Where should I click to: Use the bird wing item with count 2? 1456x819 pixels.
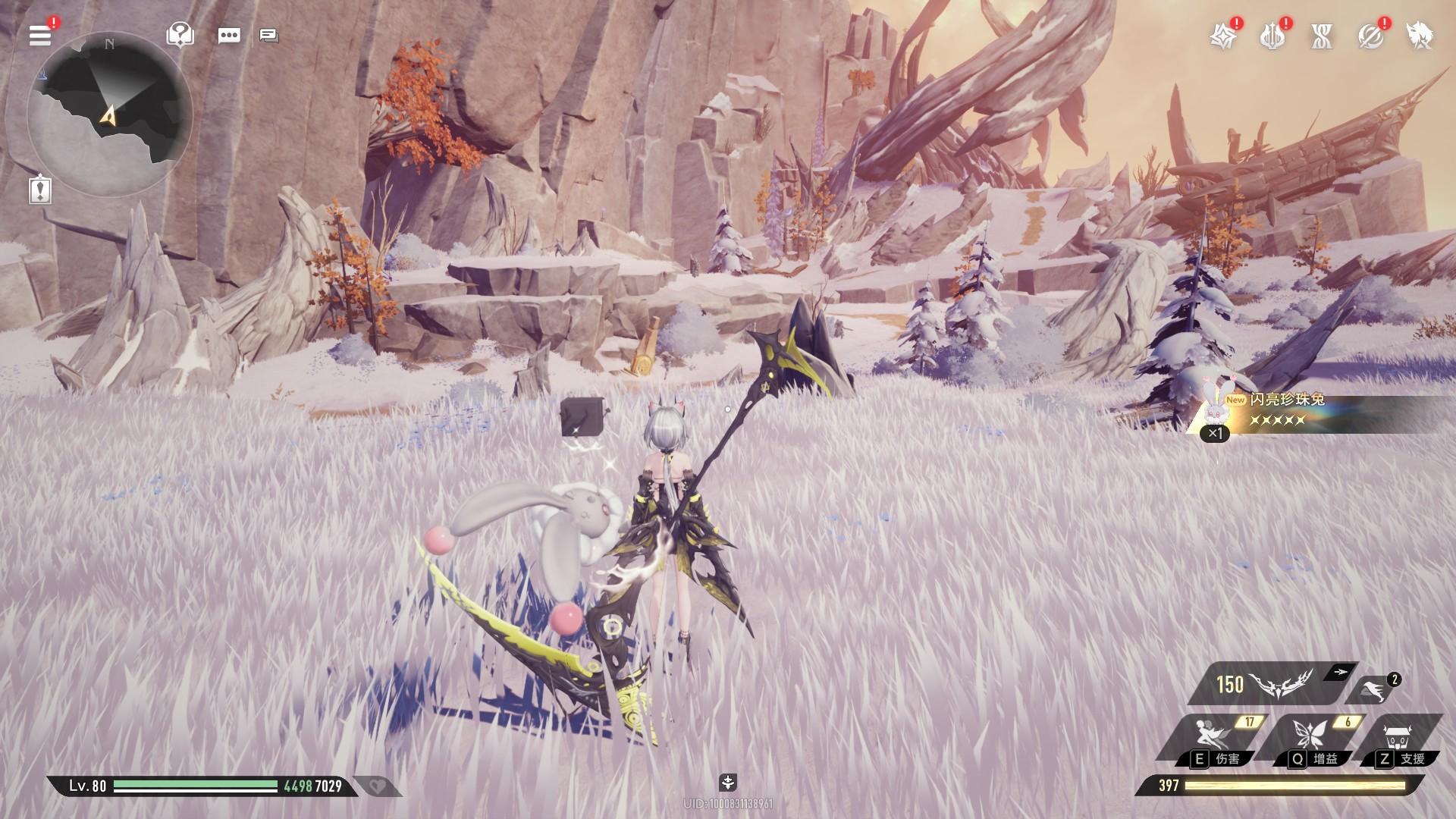tap(1374, 691)
